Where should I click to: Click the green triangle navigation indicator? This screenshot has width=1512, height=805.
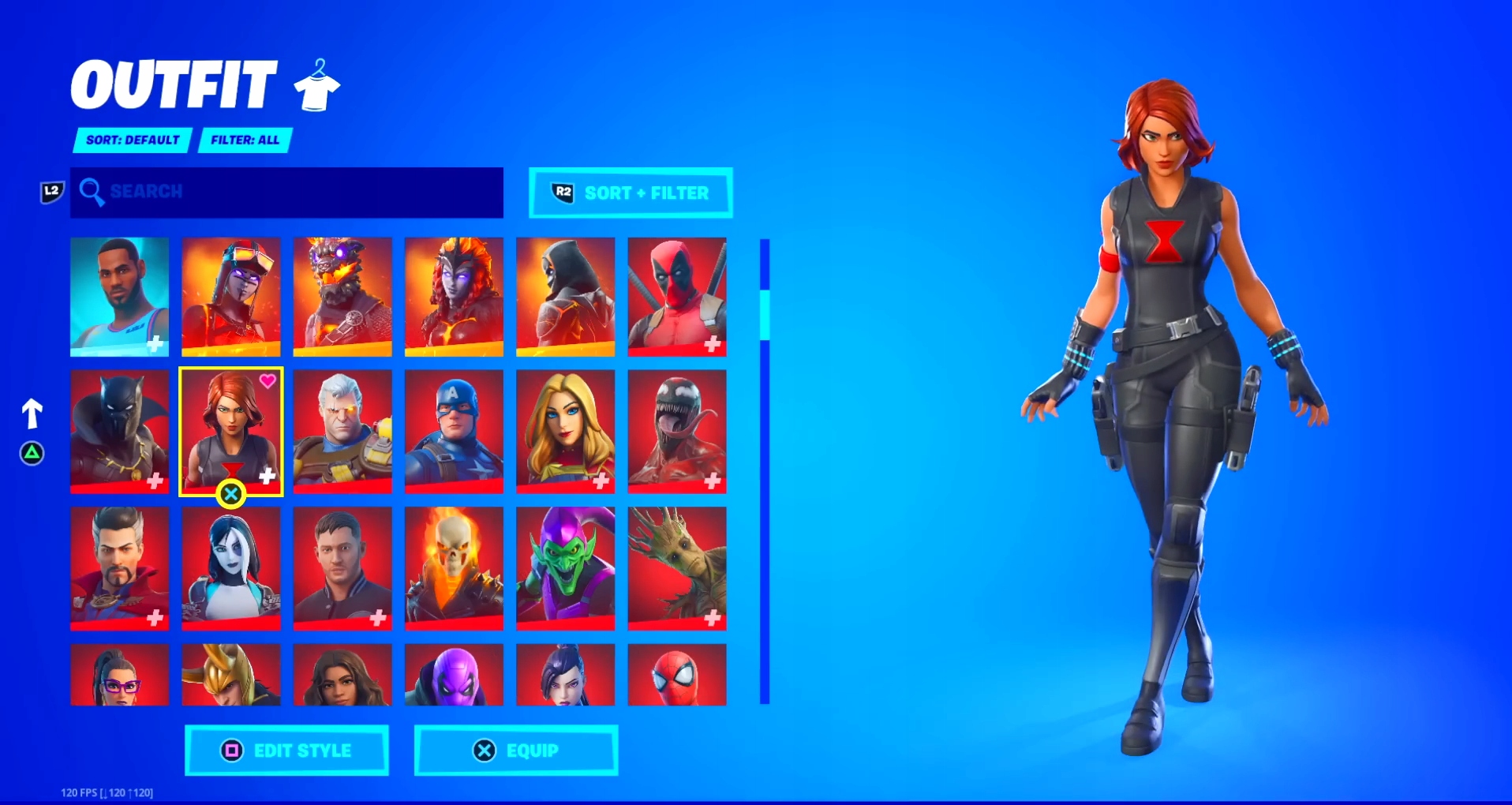32,454
